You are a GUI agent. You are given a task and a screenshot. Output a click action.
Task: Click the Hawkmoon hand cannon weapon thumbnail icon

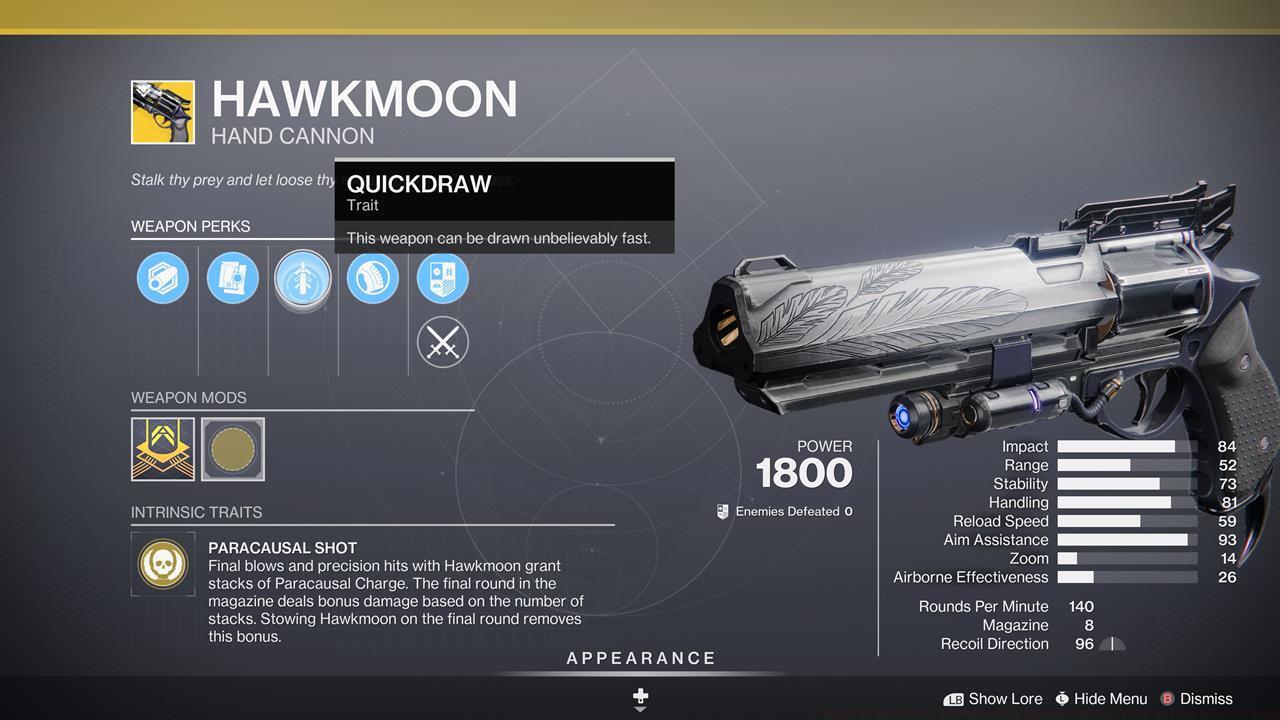click(x=163, y=111)
